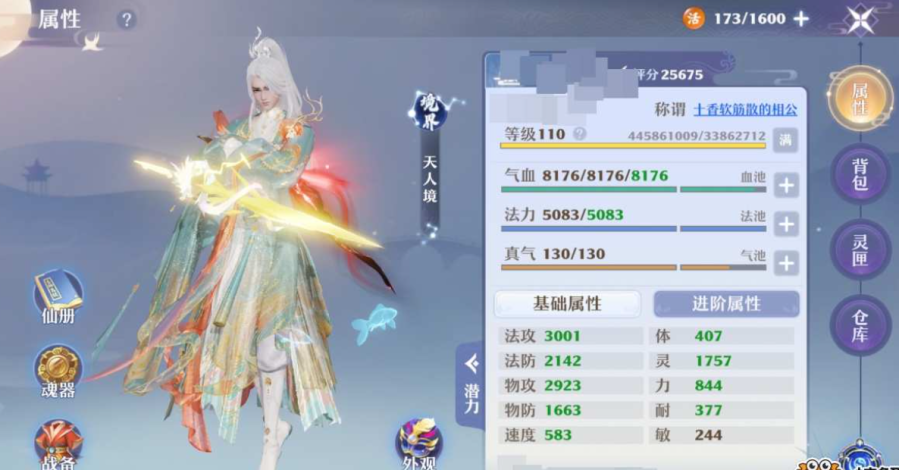Refill the 血池 with its plus button

pos(786,185)
